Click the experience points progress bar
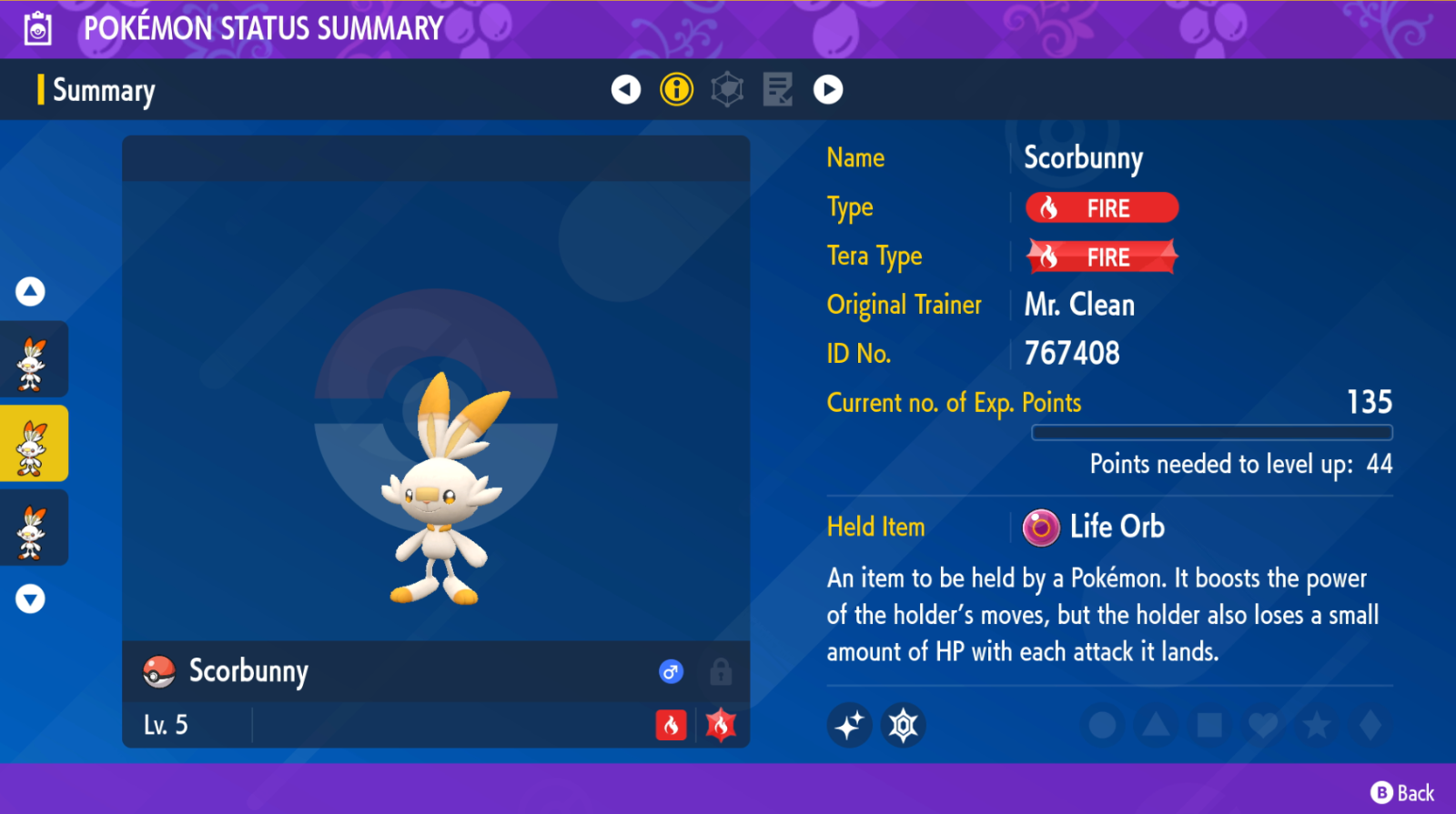This screenshot has height=814, width=1456. [1210, 432]
